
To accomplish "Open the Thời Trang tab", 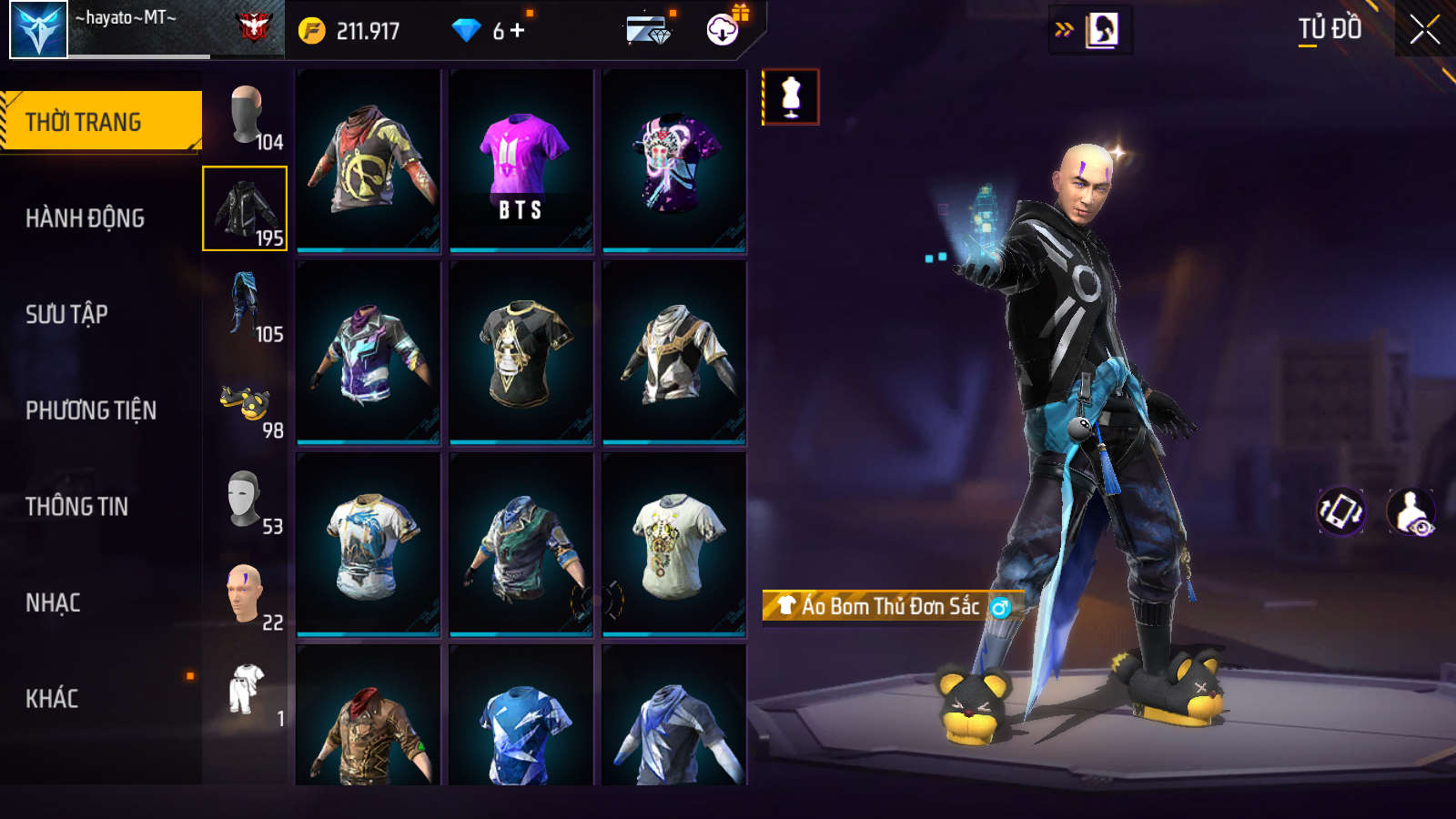I will pos(100,121).
